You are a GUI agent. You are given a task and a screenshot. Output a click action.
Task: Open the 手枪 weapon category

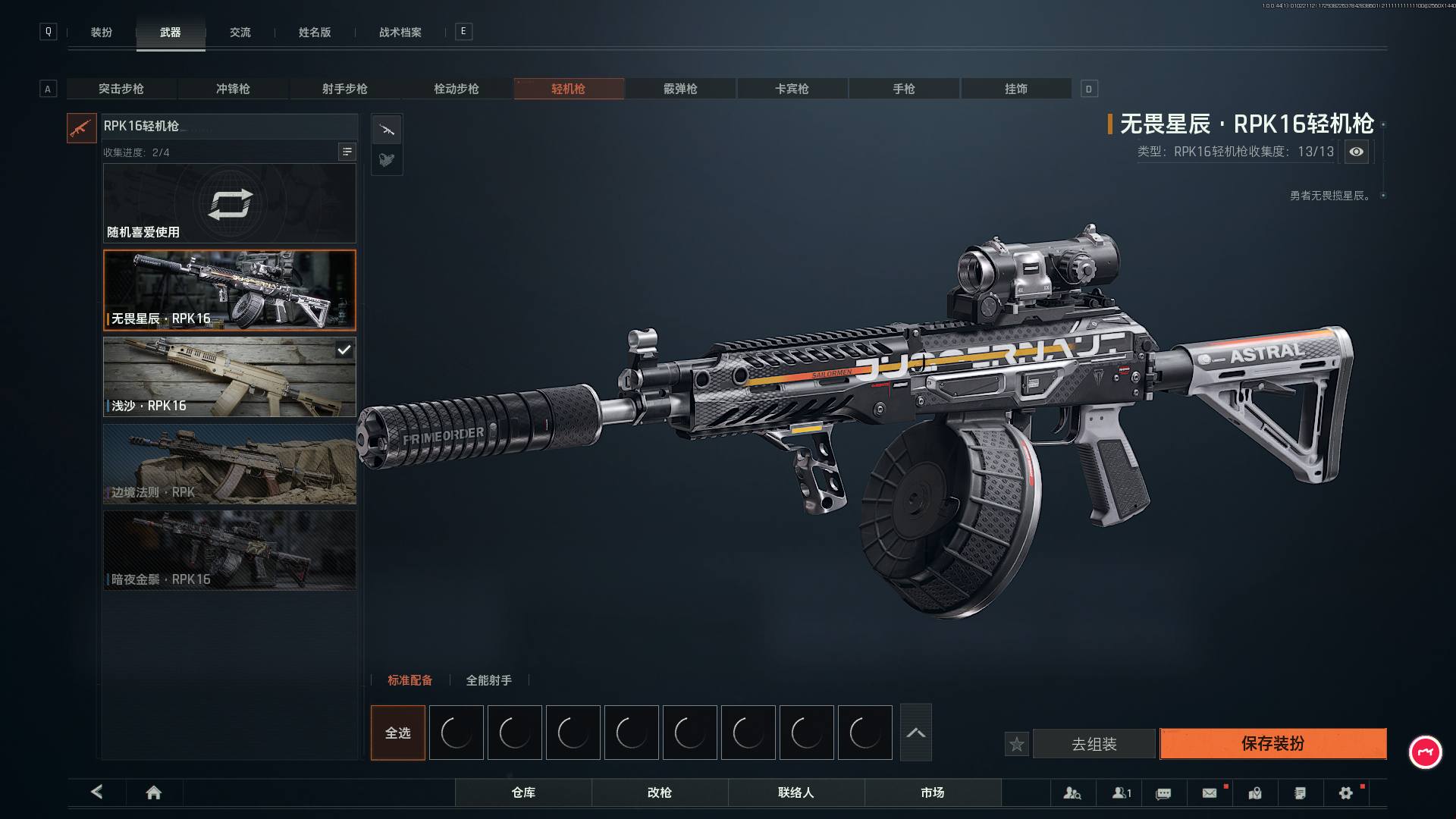coord(904,89)
